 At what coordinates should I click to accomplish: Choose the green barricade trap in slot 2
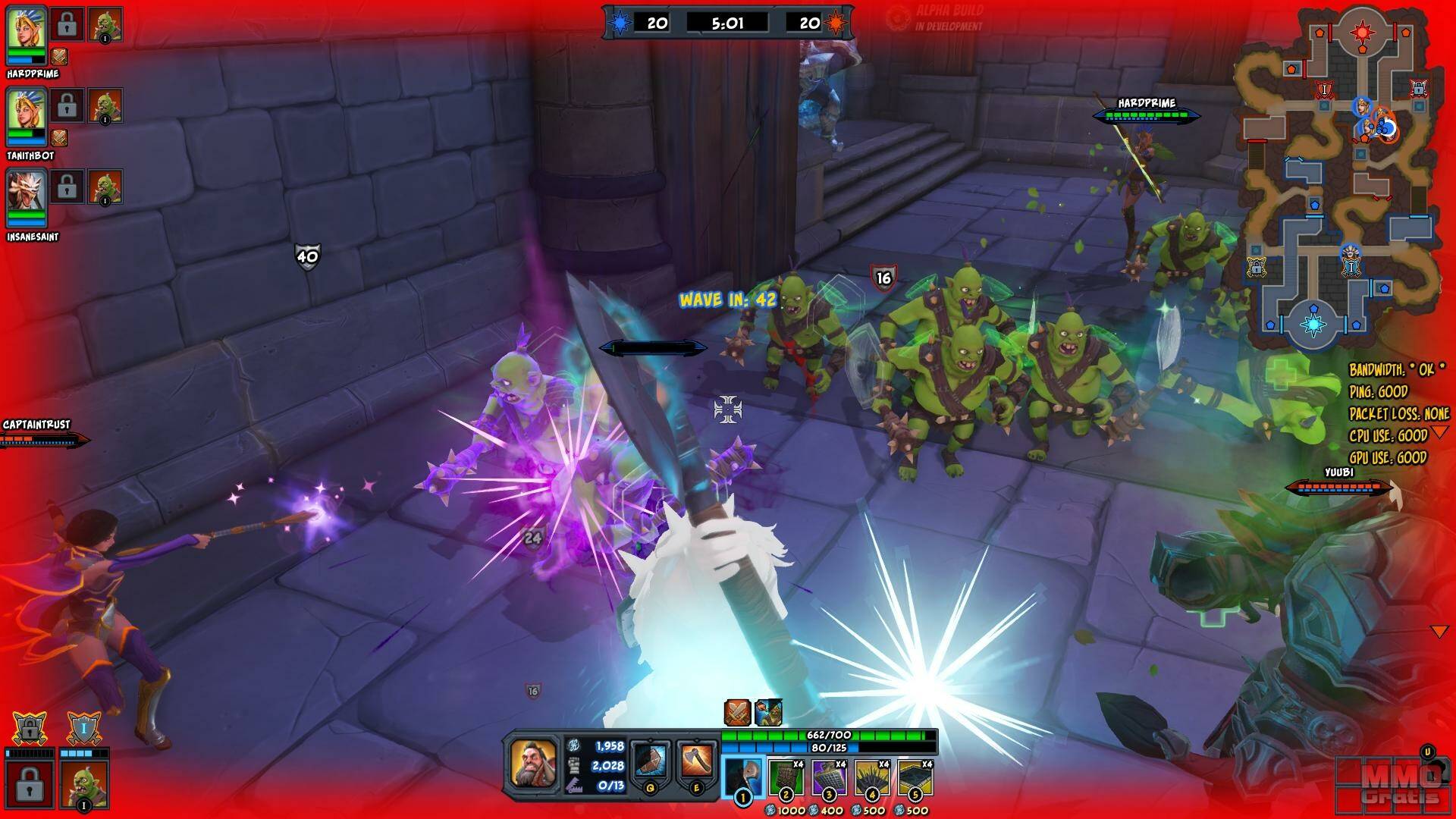pyautogui.click(x=786, y=777)
